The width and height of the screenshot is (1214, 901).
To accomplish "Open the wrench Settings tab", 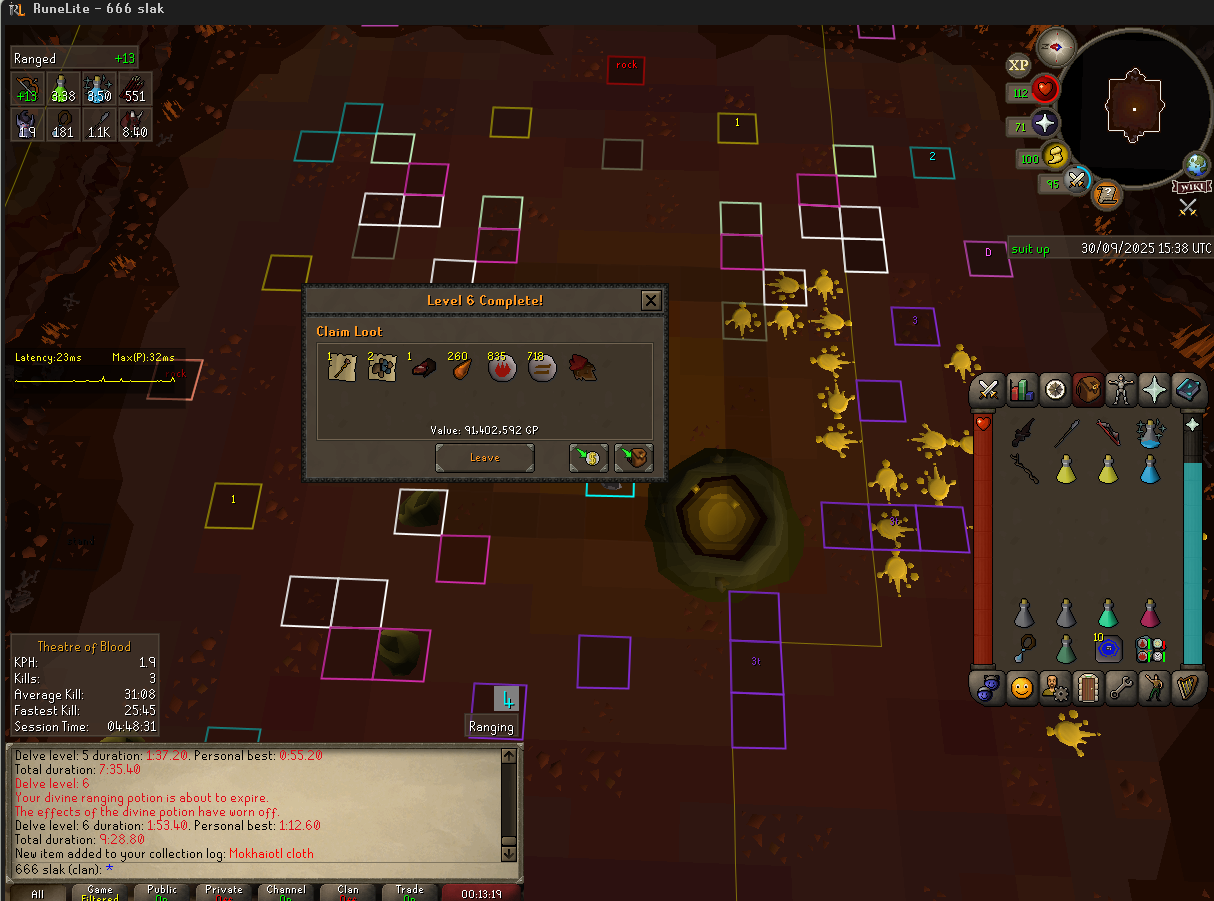I will click(x=1121, y=688).
